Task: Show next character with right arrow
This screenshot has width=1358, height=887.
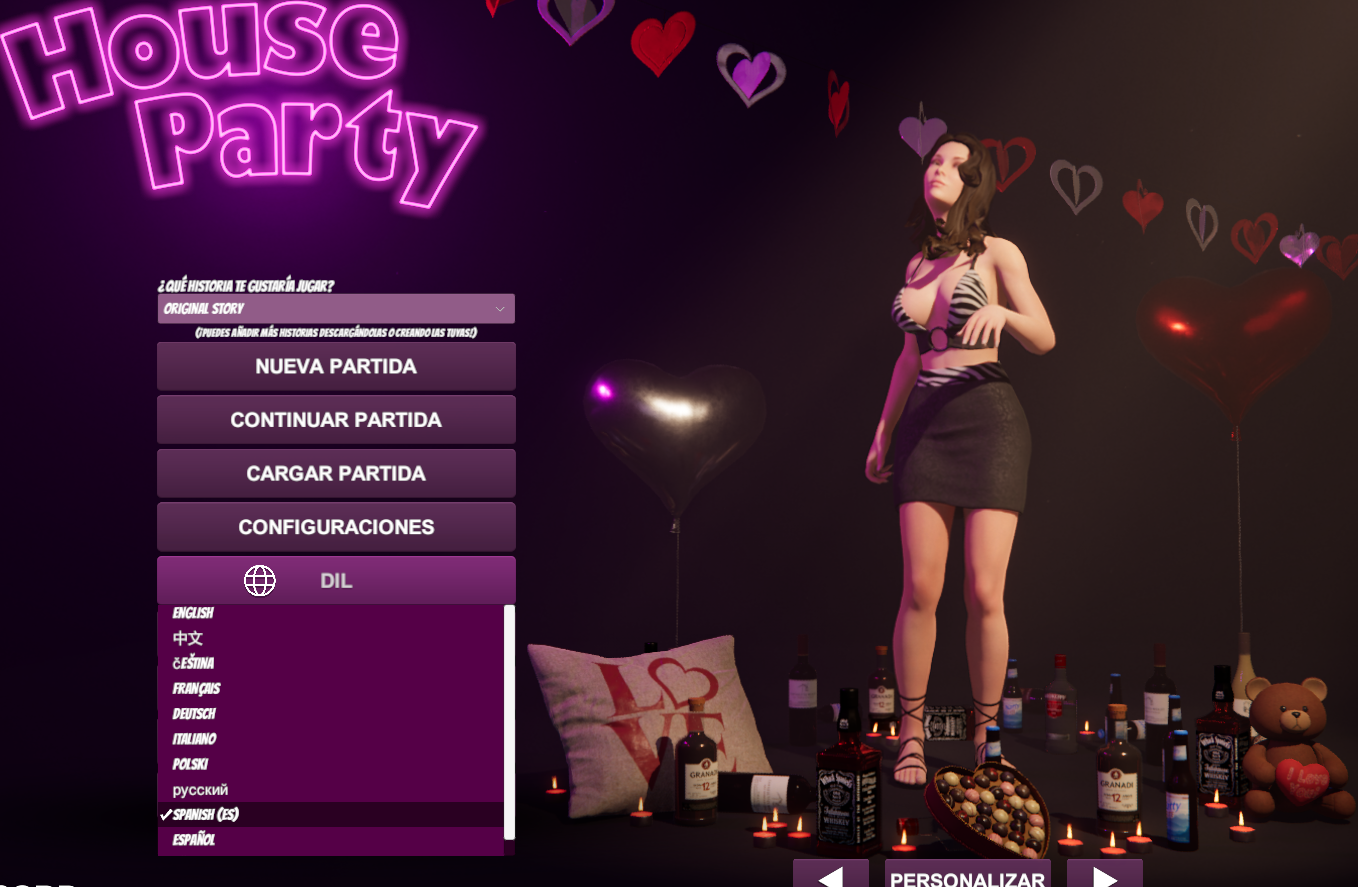Action: [x=1104, y=876]
